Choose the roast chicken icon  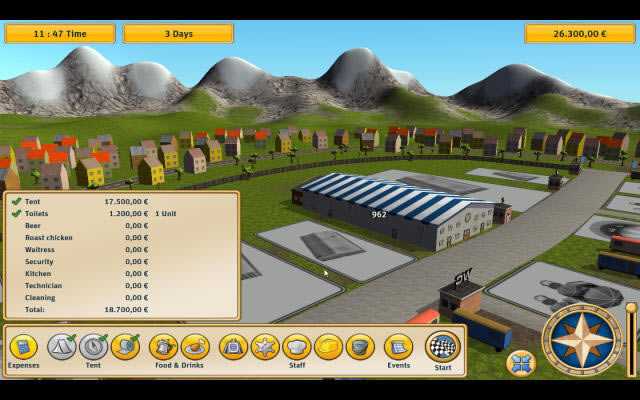pos(195,347)
